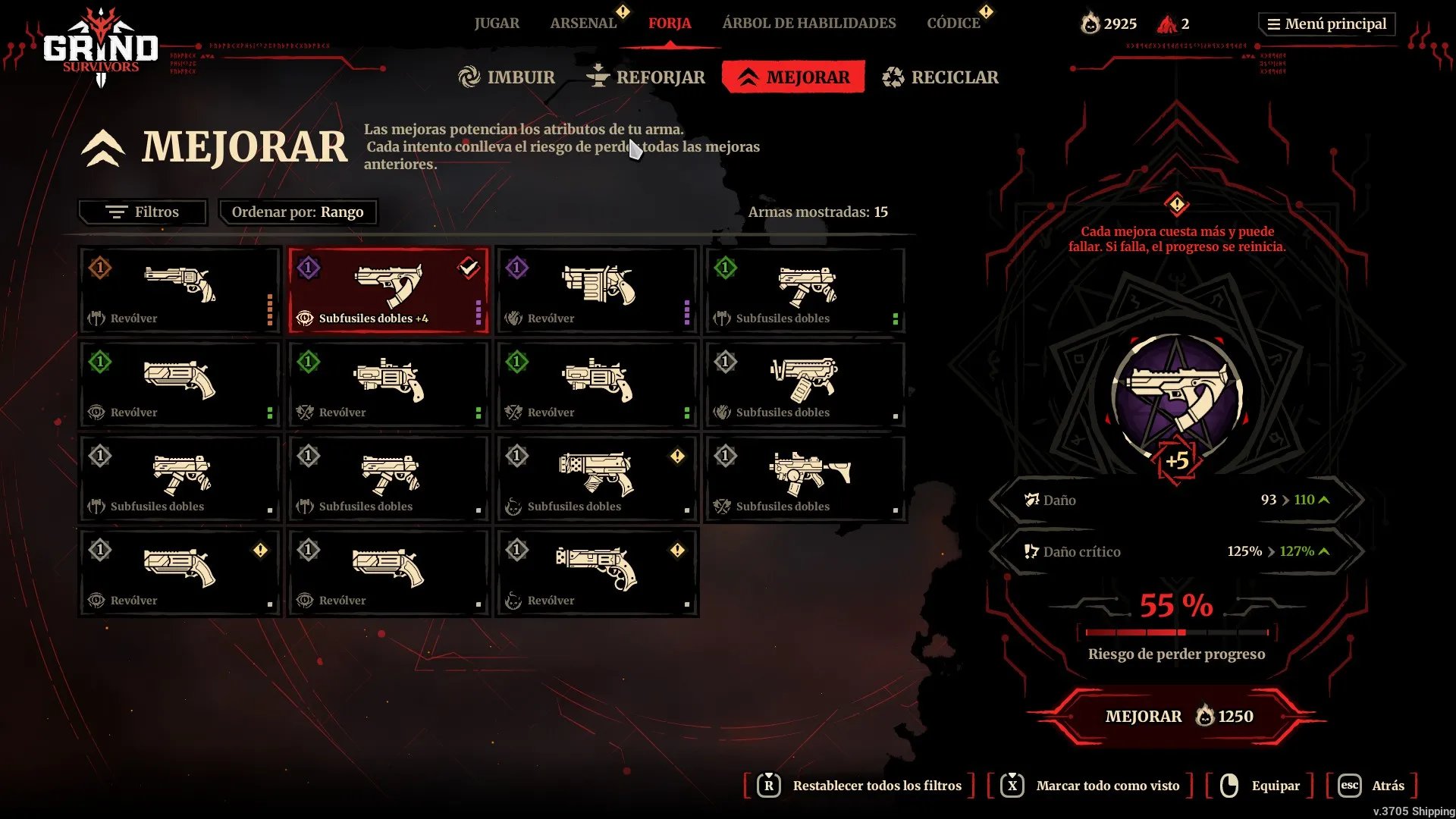Click Marcar todo como visto
Viewport: 1456px width, 819px height.
click(x=1107, y=786)
